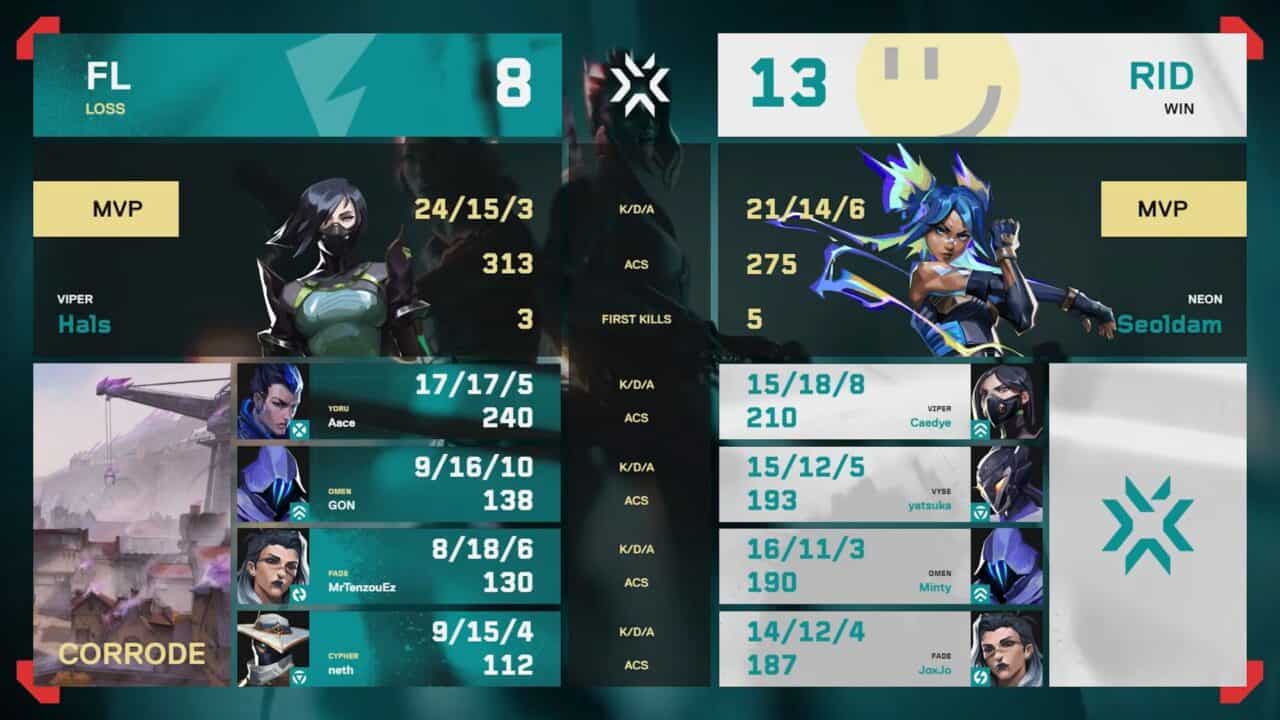Select Caedye's Viper scoreboard row
The width and height of the screenshot is (1280, 720).
(x=880, y=401)
